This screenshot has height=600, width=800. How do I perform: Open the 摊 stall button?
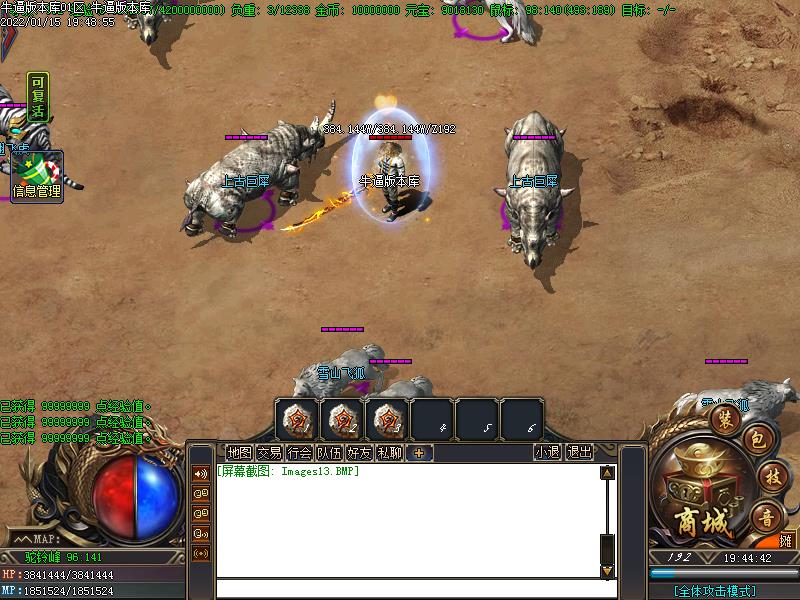pos(787,541)
